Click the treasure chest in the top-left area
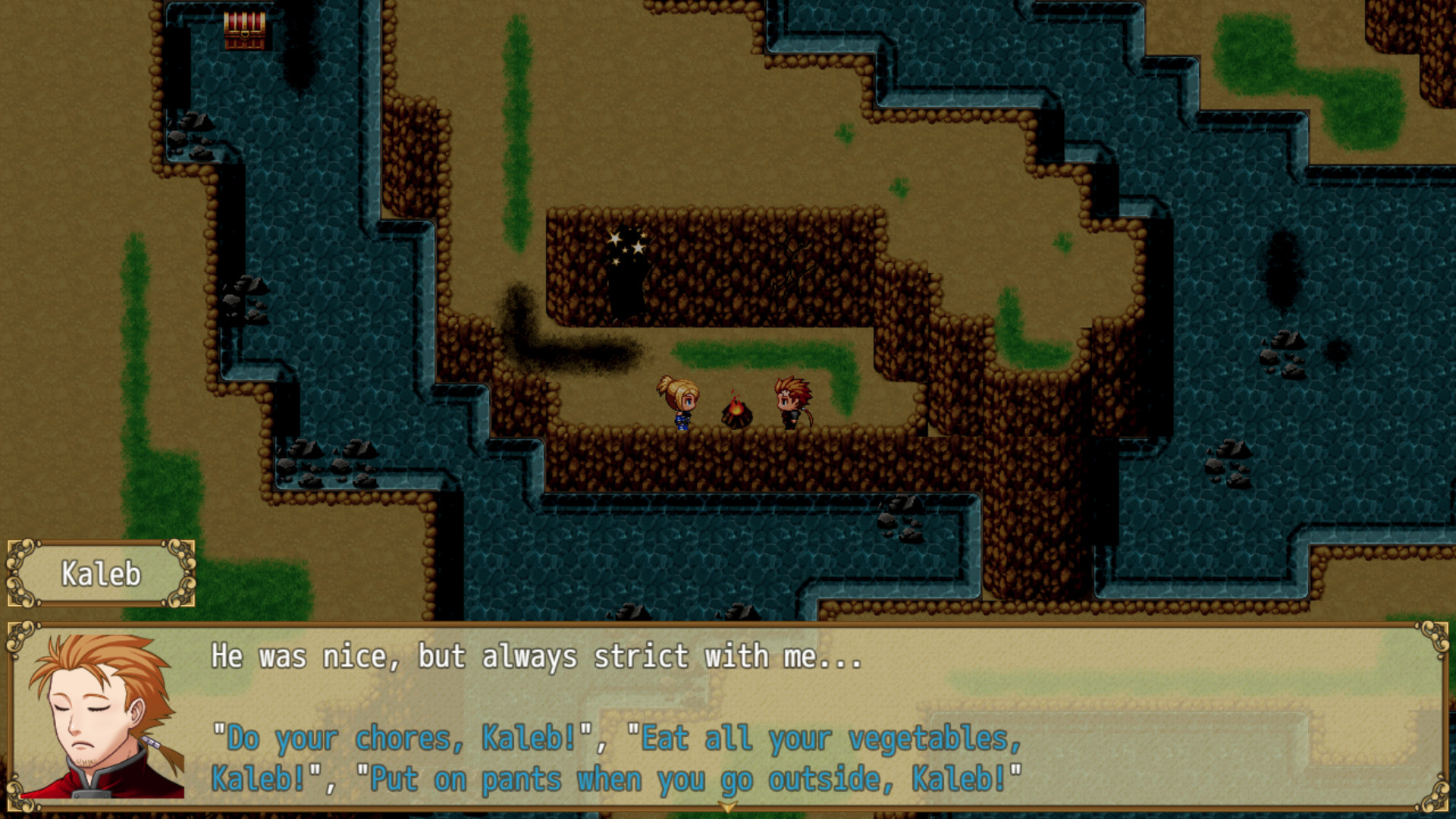The height and width of the screenshot is (819, 1456). 243,32
